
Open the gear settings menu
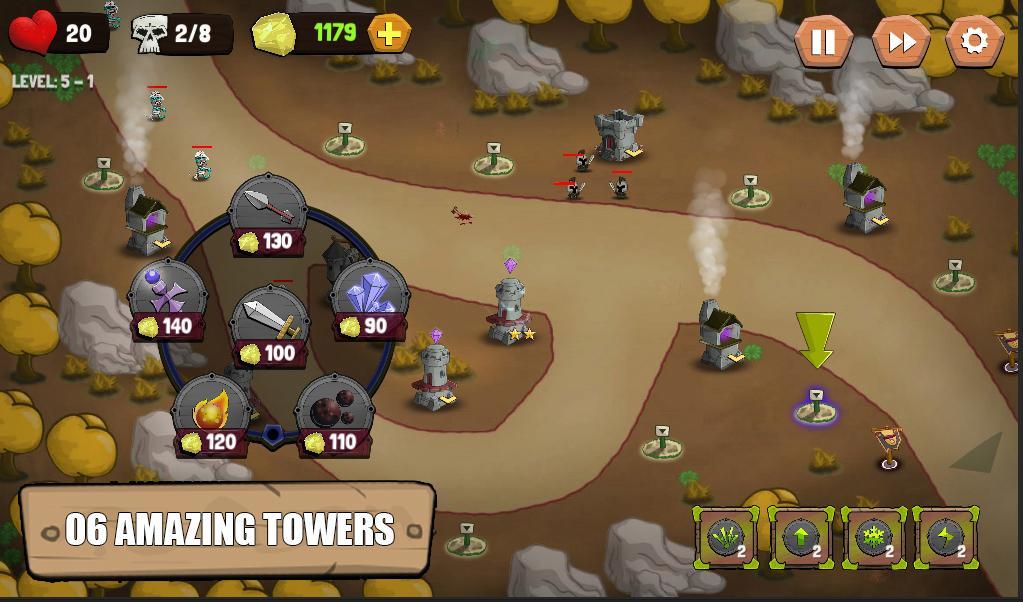pos(974,42)
